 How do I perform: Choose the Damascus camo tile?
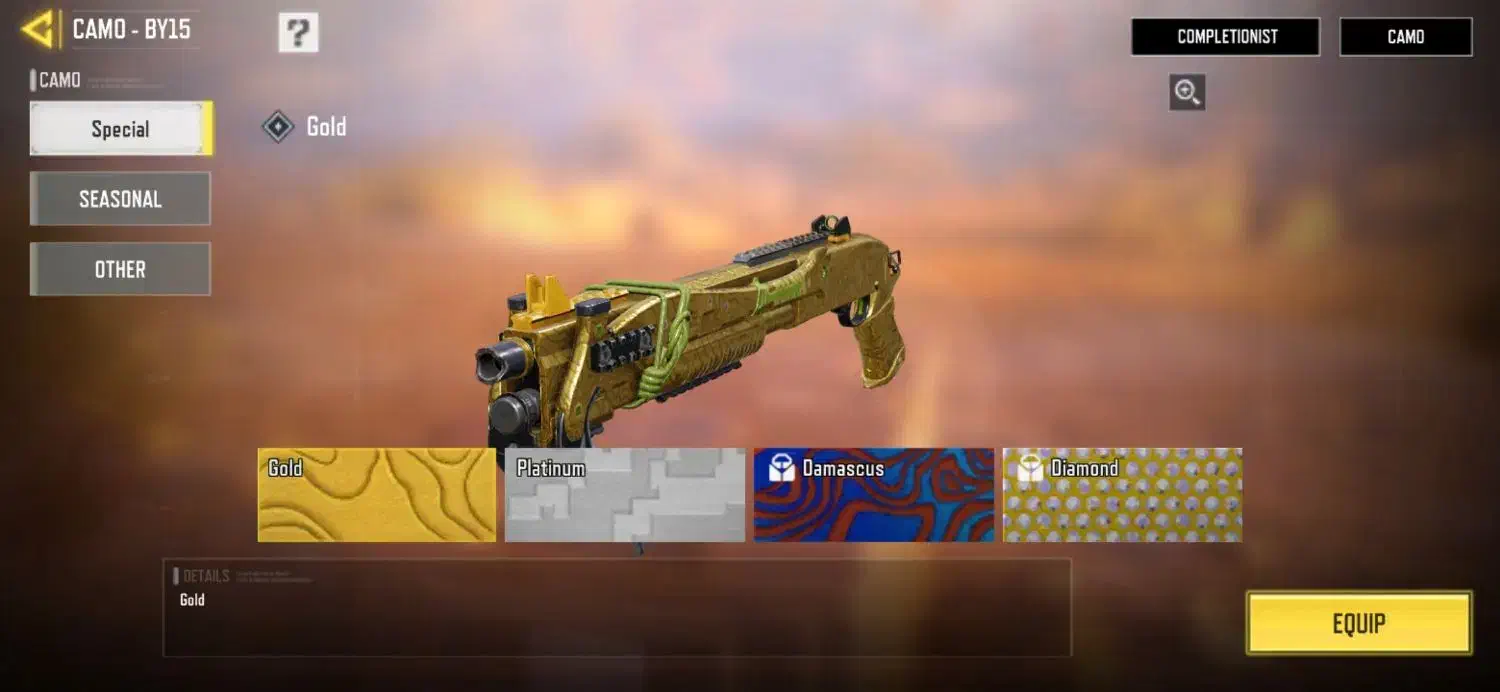point(874,495)
